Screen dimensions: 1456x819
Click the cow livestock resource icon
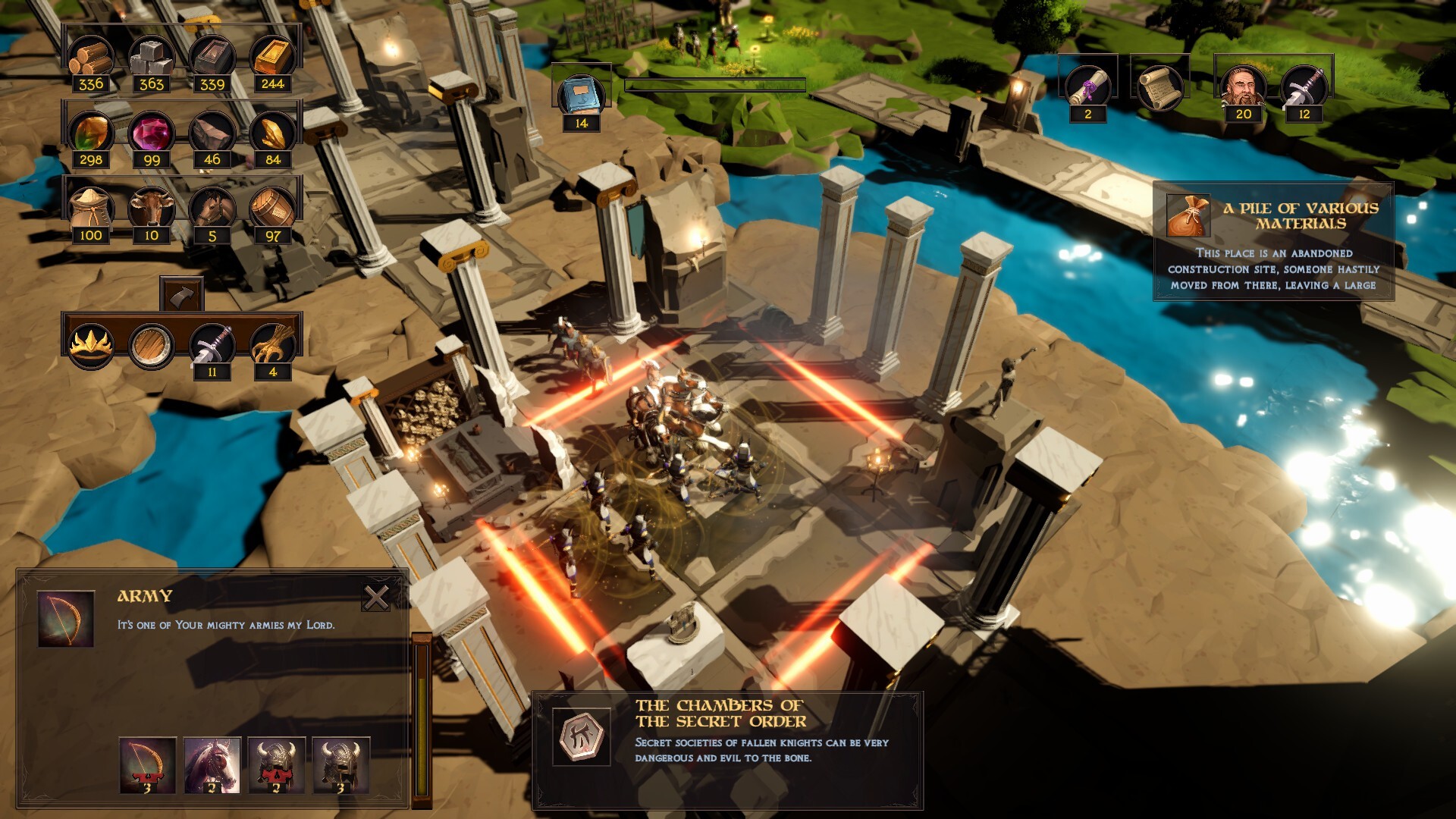pos(152,207)
